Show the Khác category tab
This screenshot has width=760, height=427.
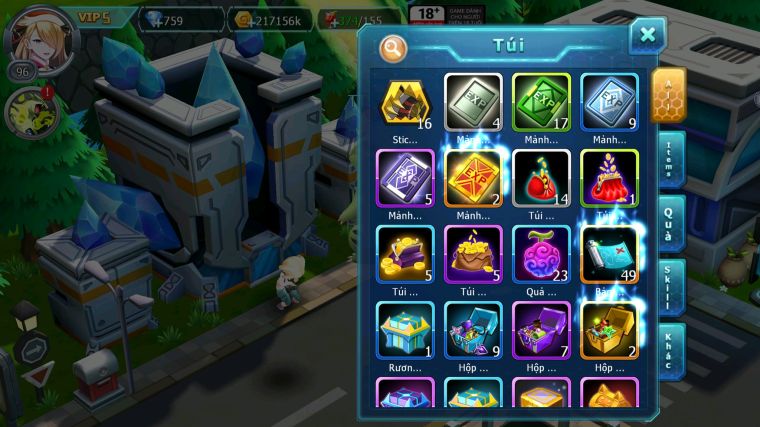click(670, 351)
